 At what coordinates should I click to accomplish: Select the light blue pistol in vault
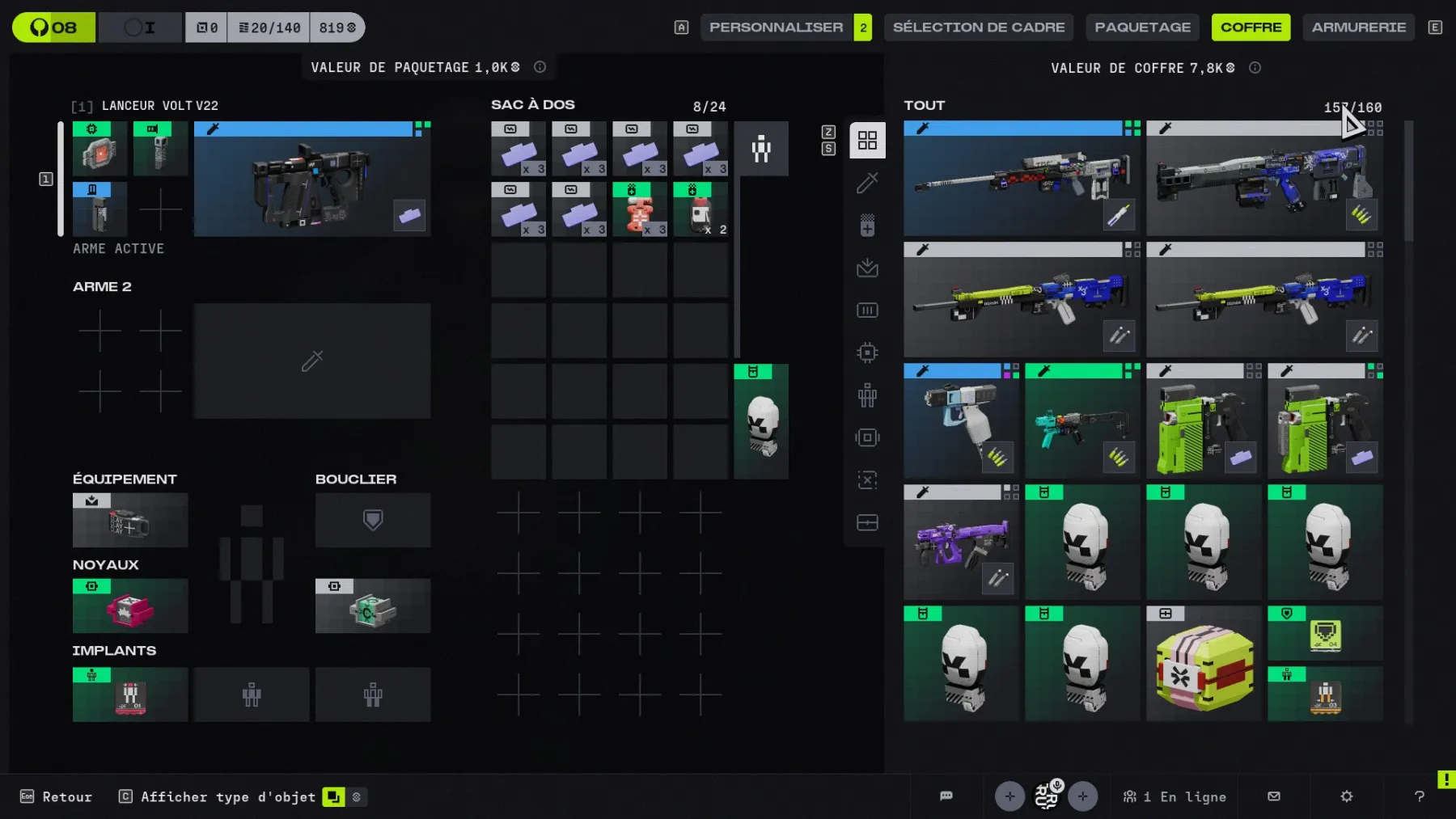[x=961, y=421]
